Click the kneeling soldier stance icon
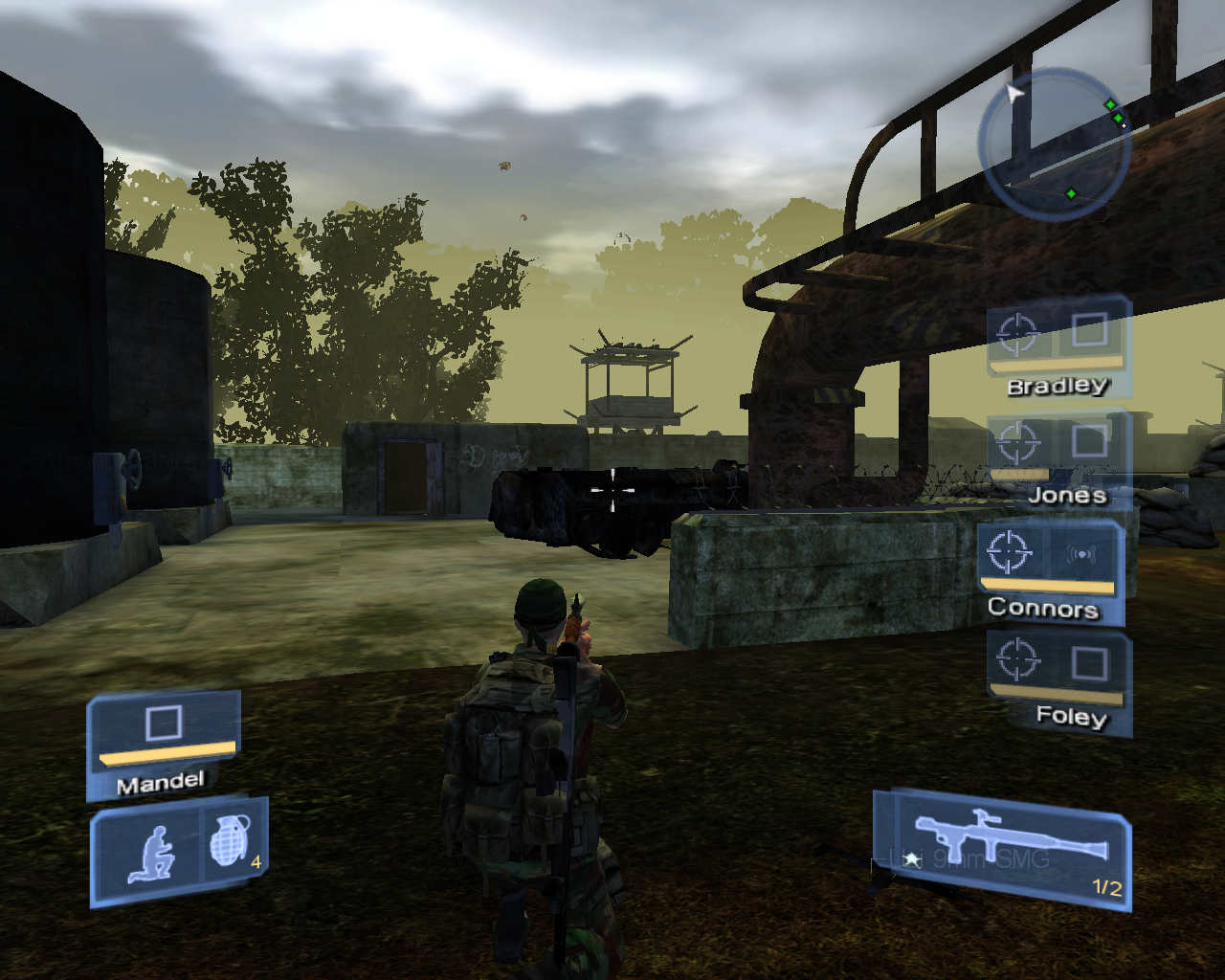The width and height of the screenshot is (1225, 980). [152, 855]
